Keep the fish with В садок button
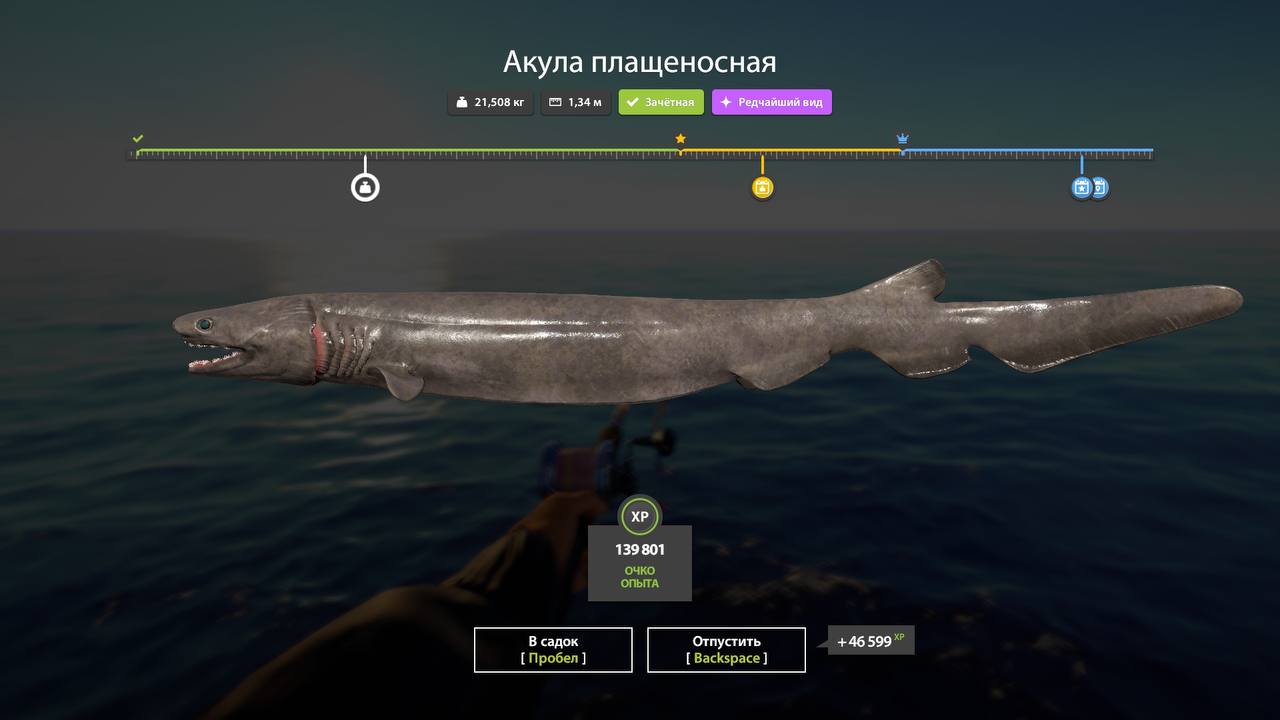1280x720 pixels. pos(553,650)
